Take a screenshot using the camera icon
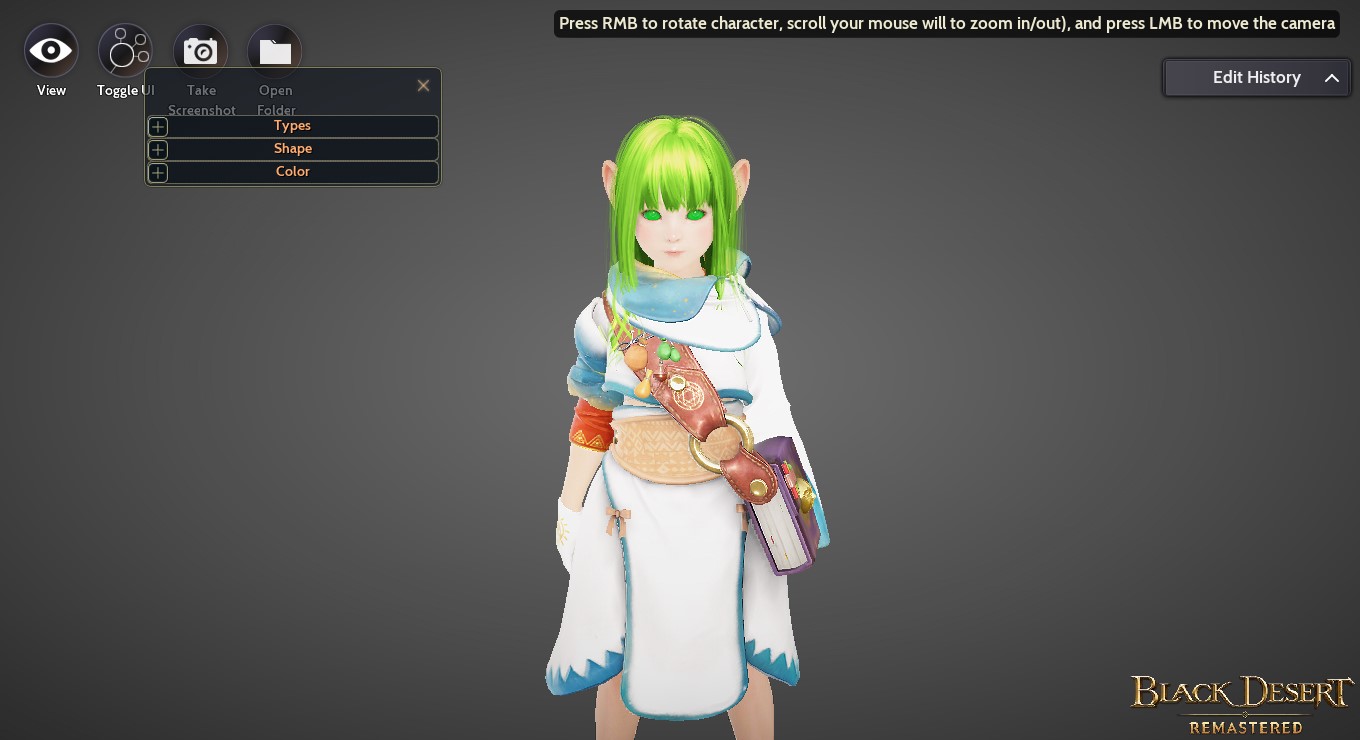 [200, 50]
